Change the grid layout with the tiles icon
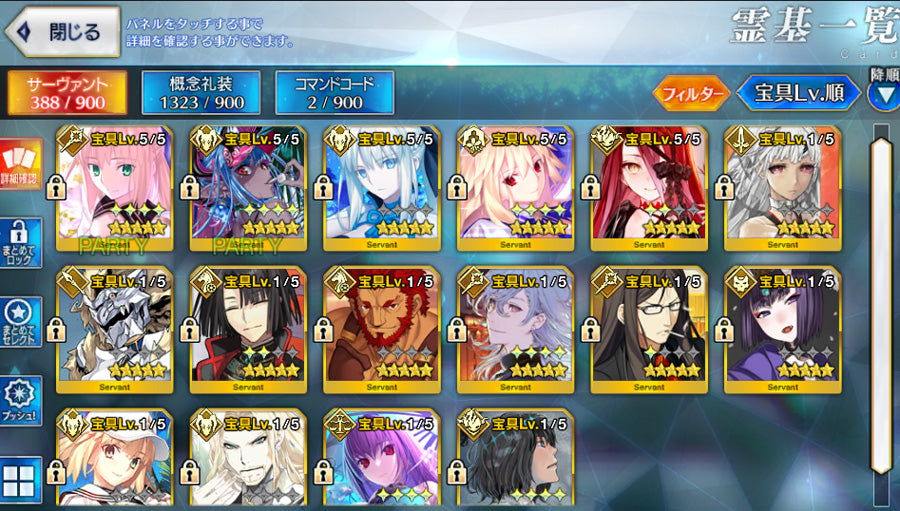This screenshot has width=900, height=511. [21, 478]
